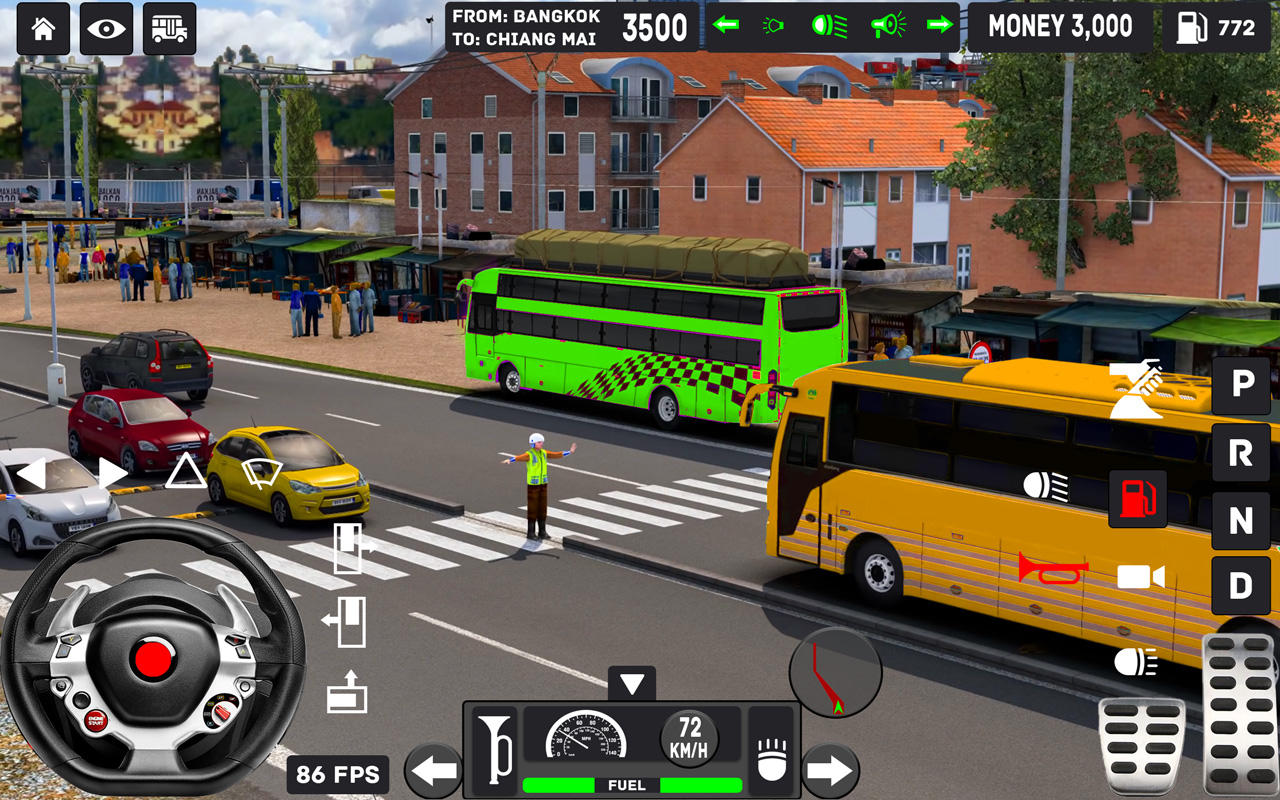Shift into Reverse (R) gear

1240,455
